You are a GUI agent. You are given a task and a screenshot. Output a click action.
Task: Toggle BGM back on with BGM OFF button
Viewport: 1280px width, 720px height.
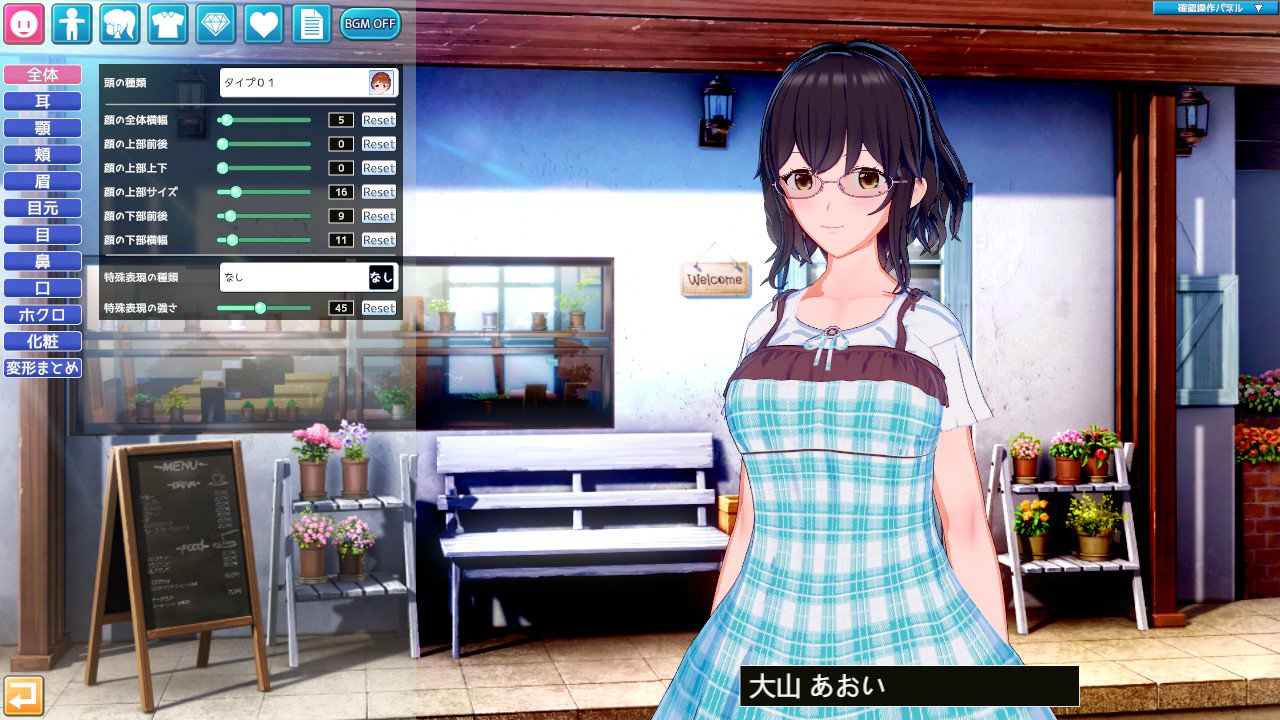click(369, 22)
